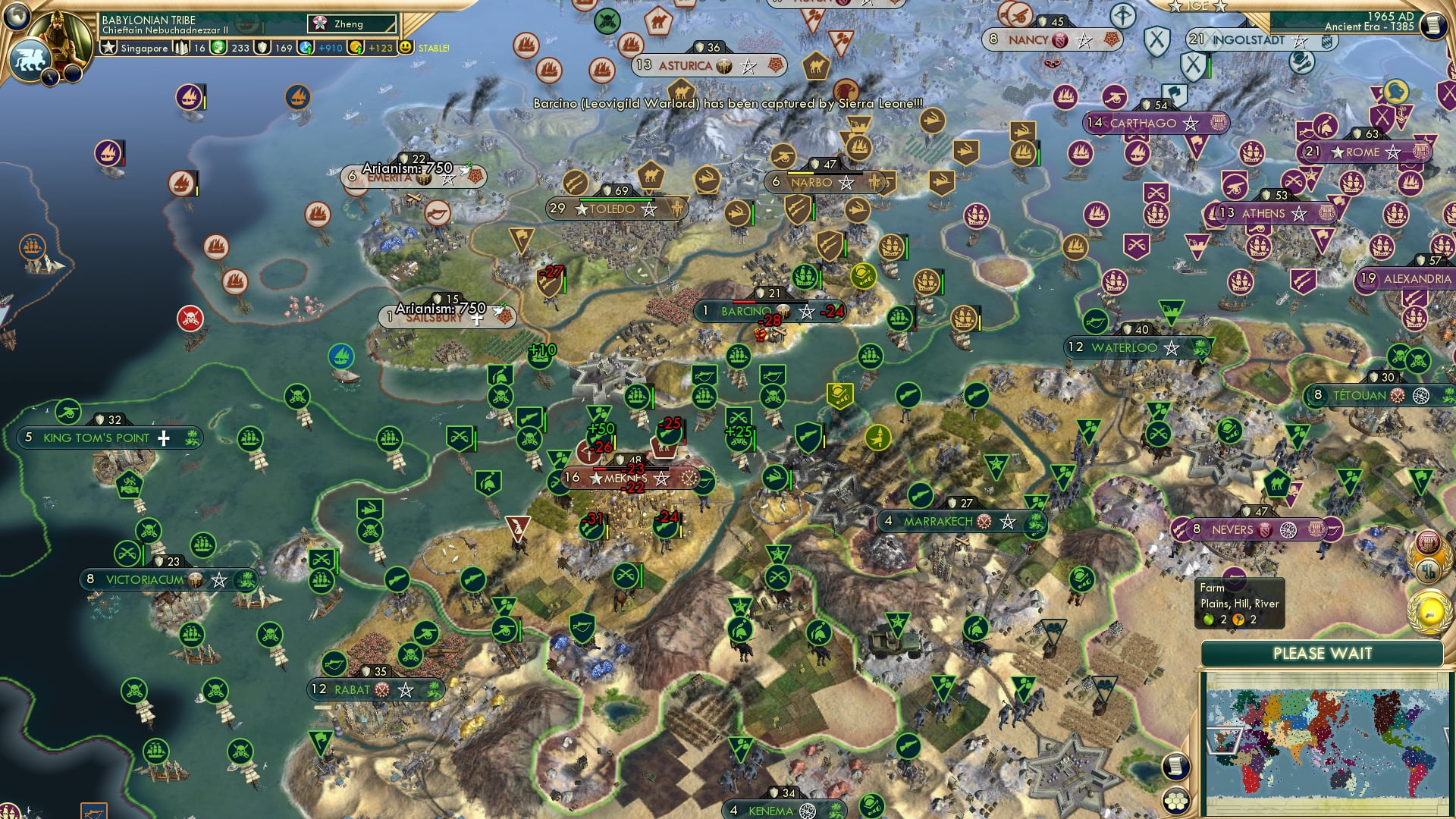Click the Babylonian winged lion emblem
Viewport: 1456px width, 819px height.
29,59
